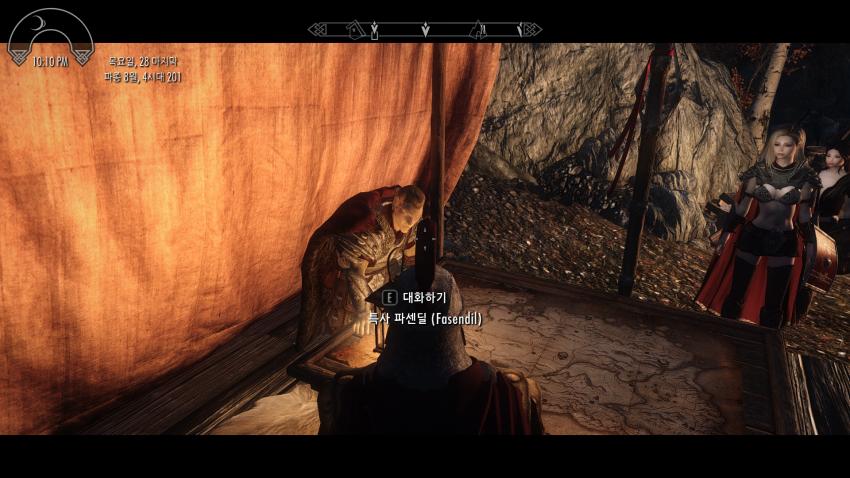The width and height of the screenshot is (850, 478).
Task: Click the house location marker on the compass
Action: click(x=355, y=30)
